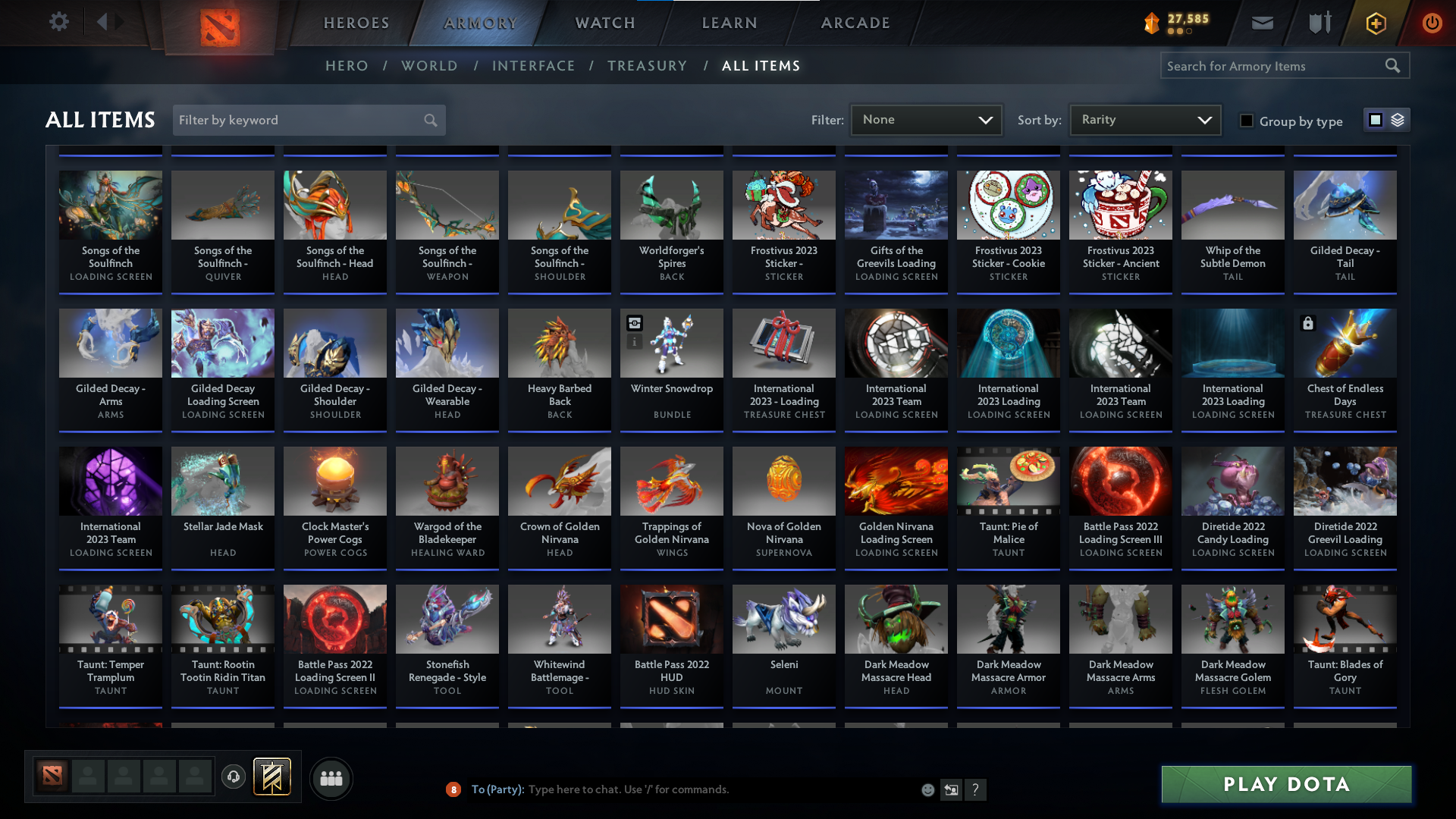Open the chat help question mark button

[976, 789]
